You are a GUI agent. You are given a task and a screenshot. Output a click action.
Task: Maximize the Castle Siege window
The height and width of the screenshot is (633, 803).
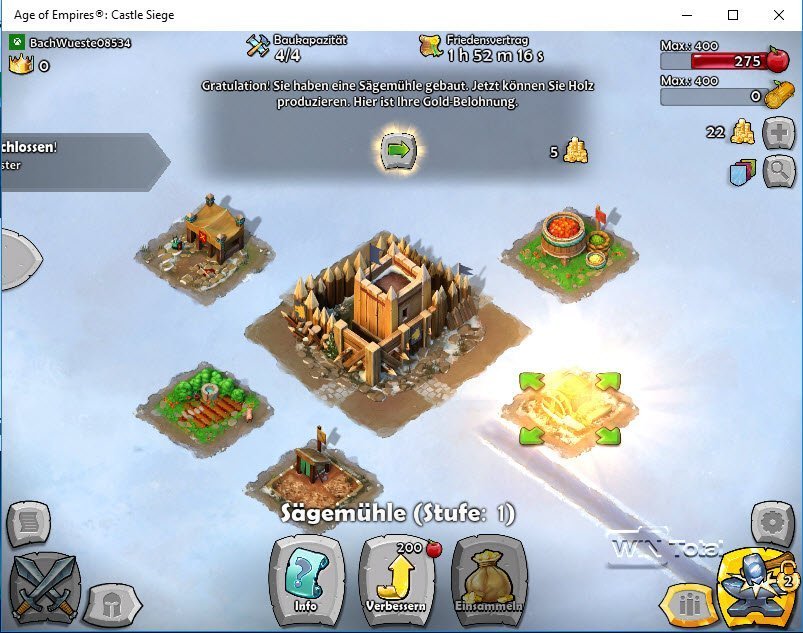point(733,15)
